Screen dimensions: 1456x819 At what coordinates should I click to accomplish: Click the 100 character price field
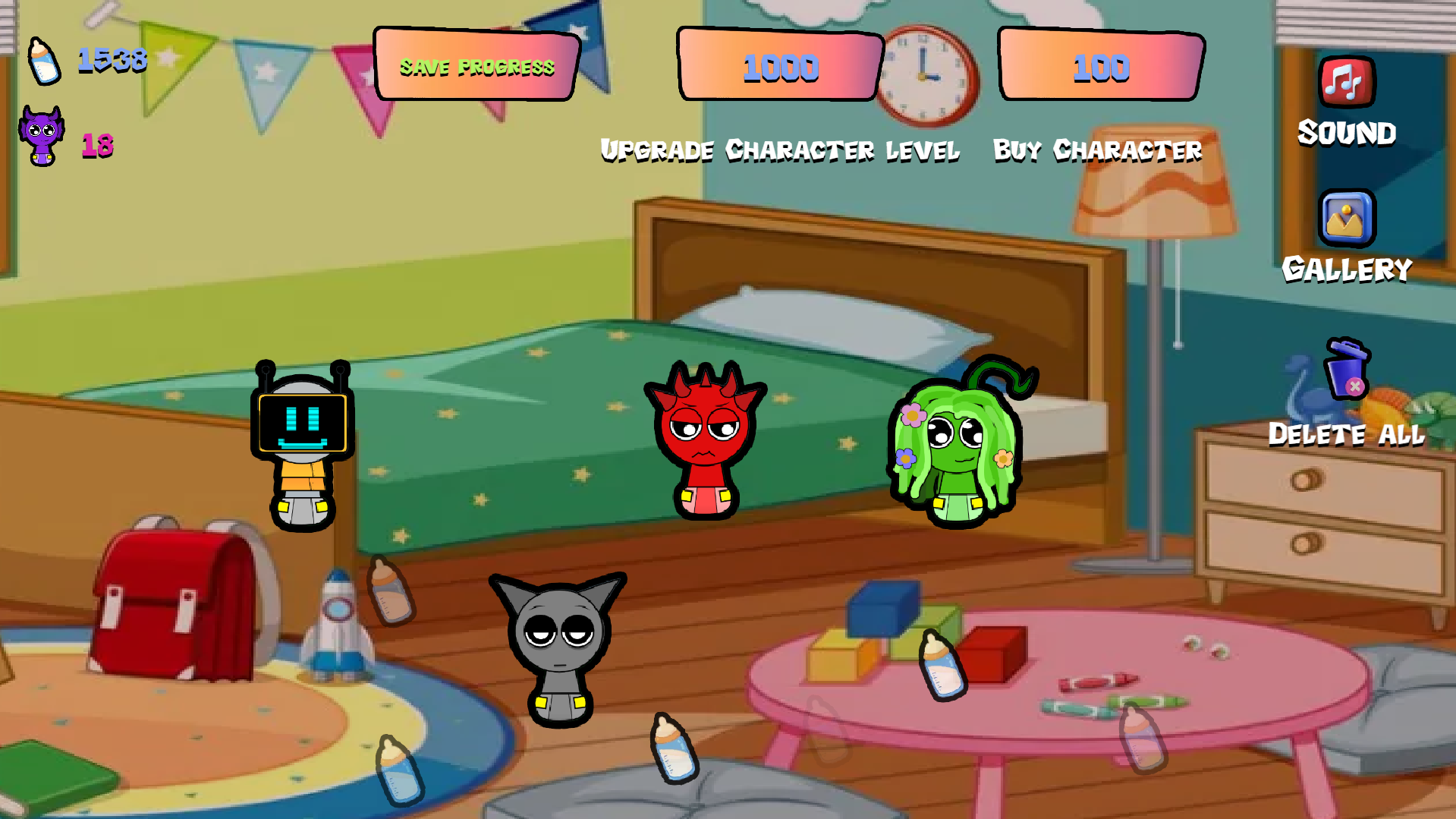[1101, 67]
